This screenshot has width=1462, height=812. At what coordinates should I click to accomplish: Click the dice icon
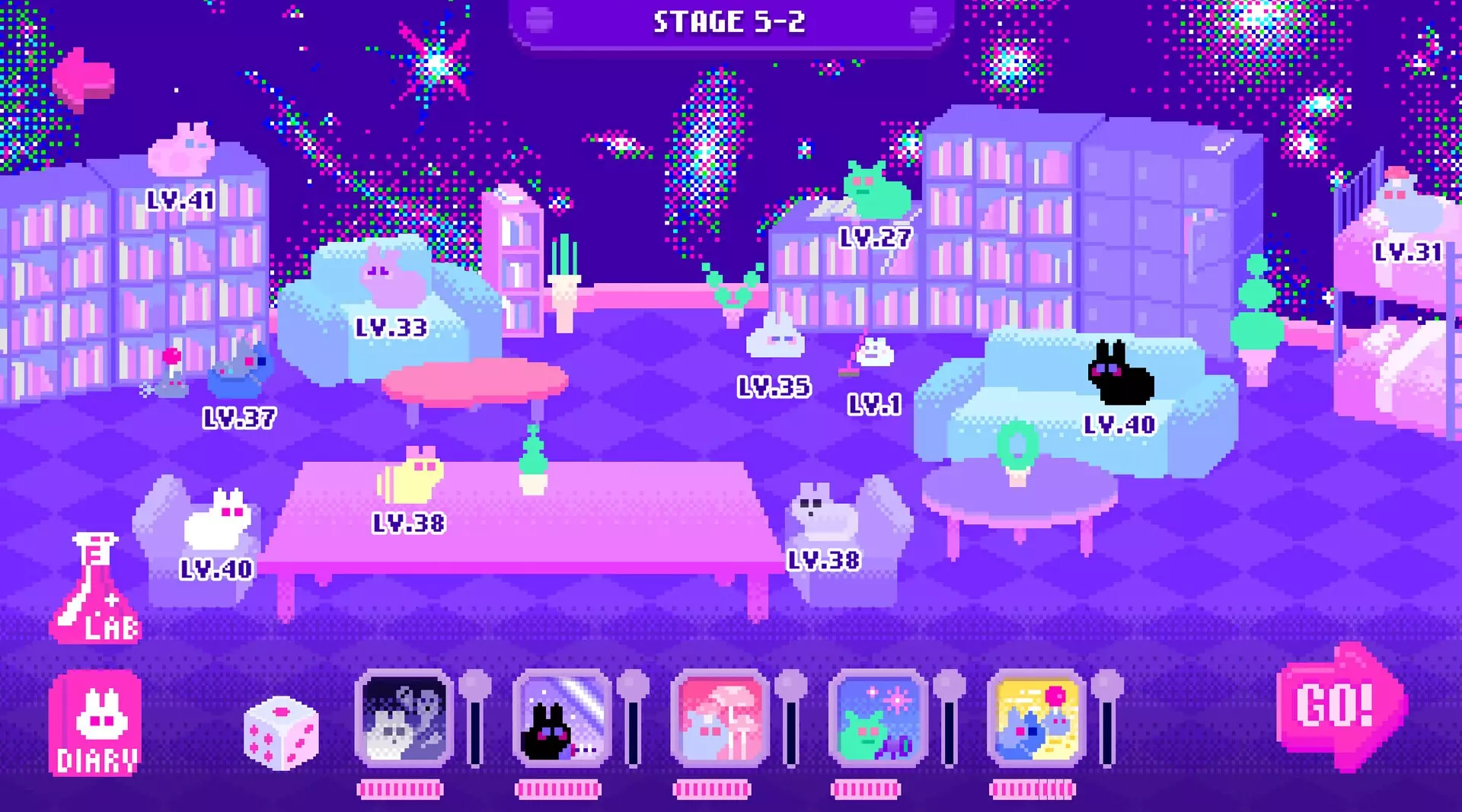click(x=280, y=734)
